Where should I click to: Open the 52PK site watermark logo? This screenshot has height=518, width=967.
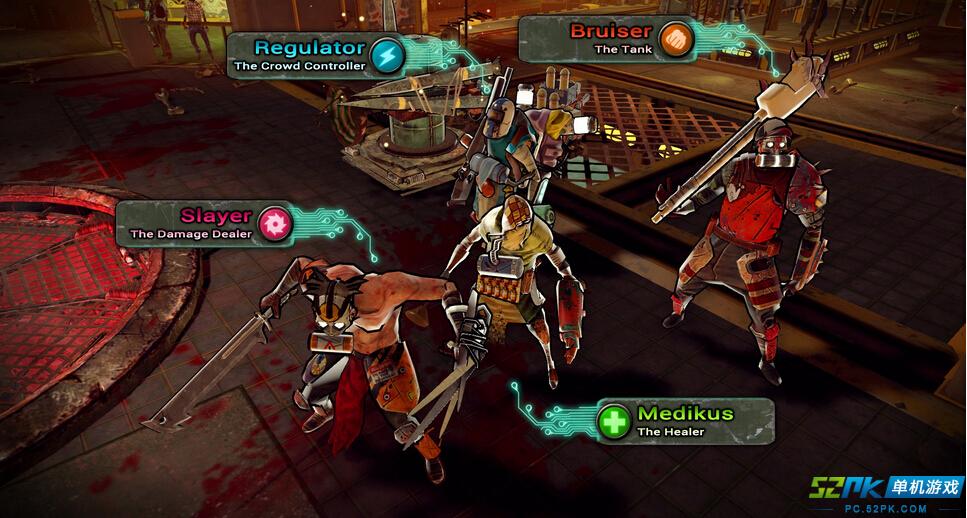click(886, 491)
